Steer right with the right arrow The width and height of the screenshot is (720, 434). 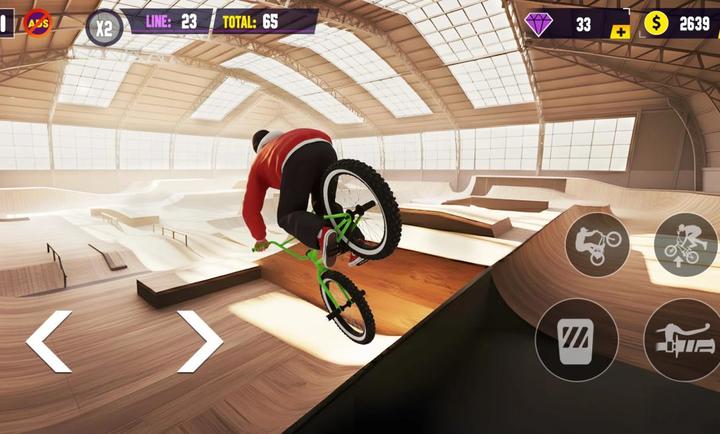click(x=199, y=341)
